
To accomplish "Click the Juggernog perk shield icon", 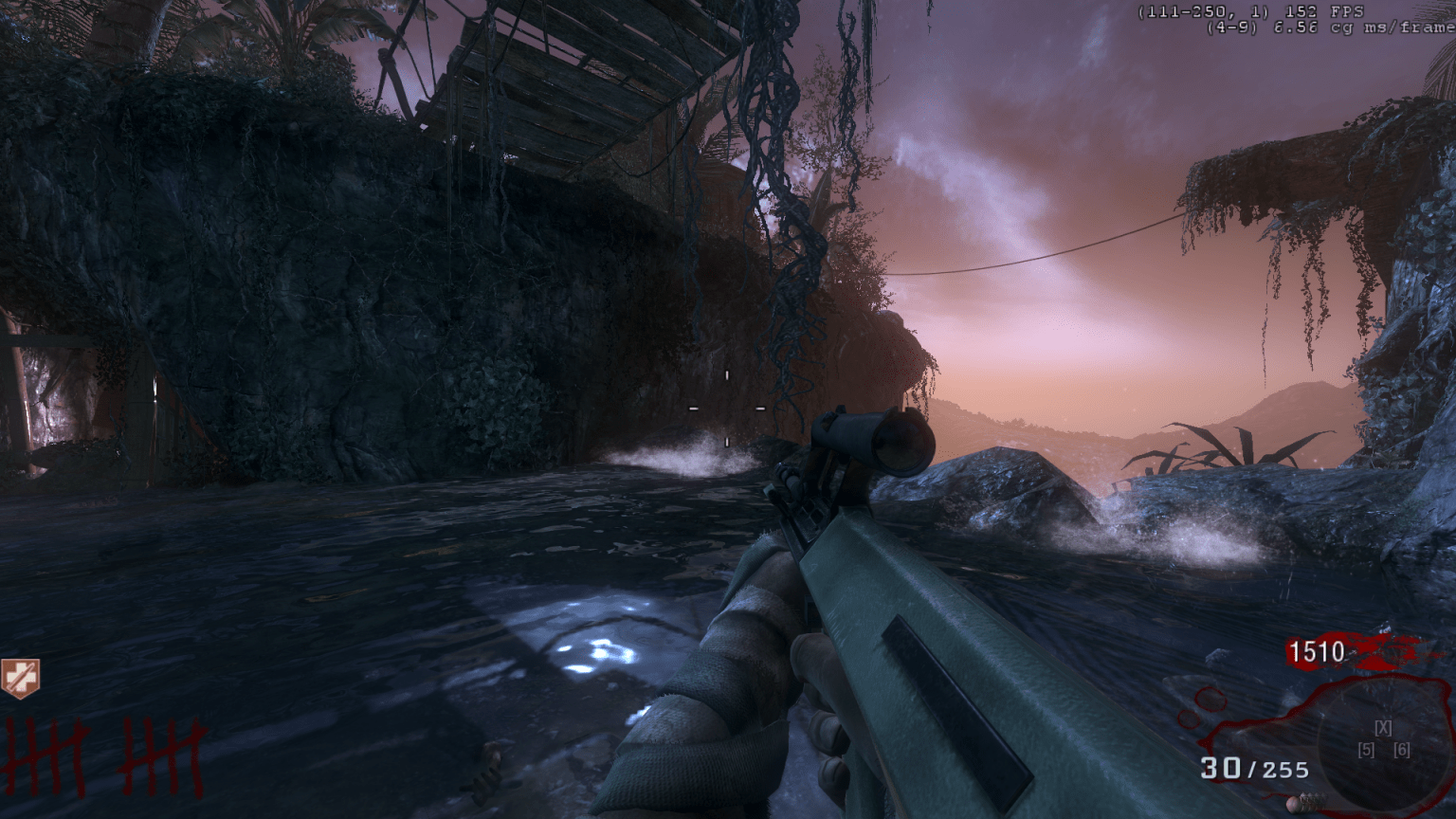I will tap(19, 679).
